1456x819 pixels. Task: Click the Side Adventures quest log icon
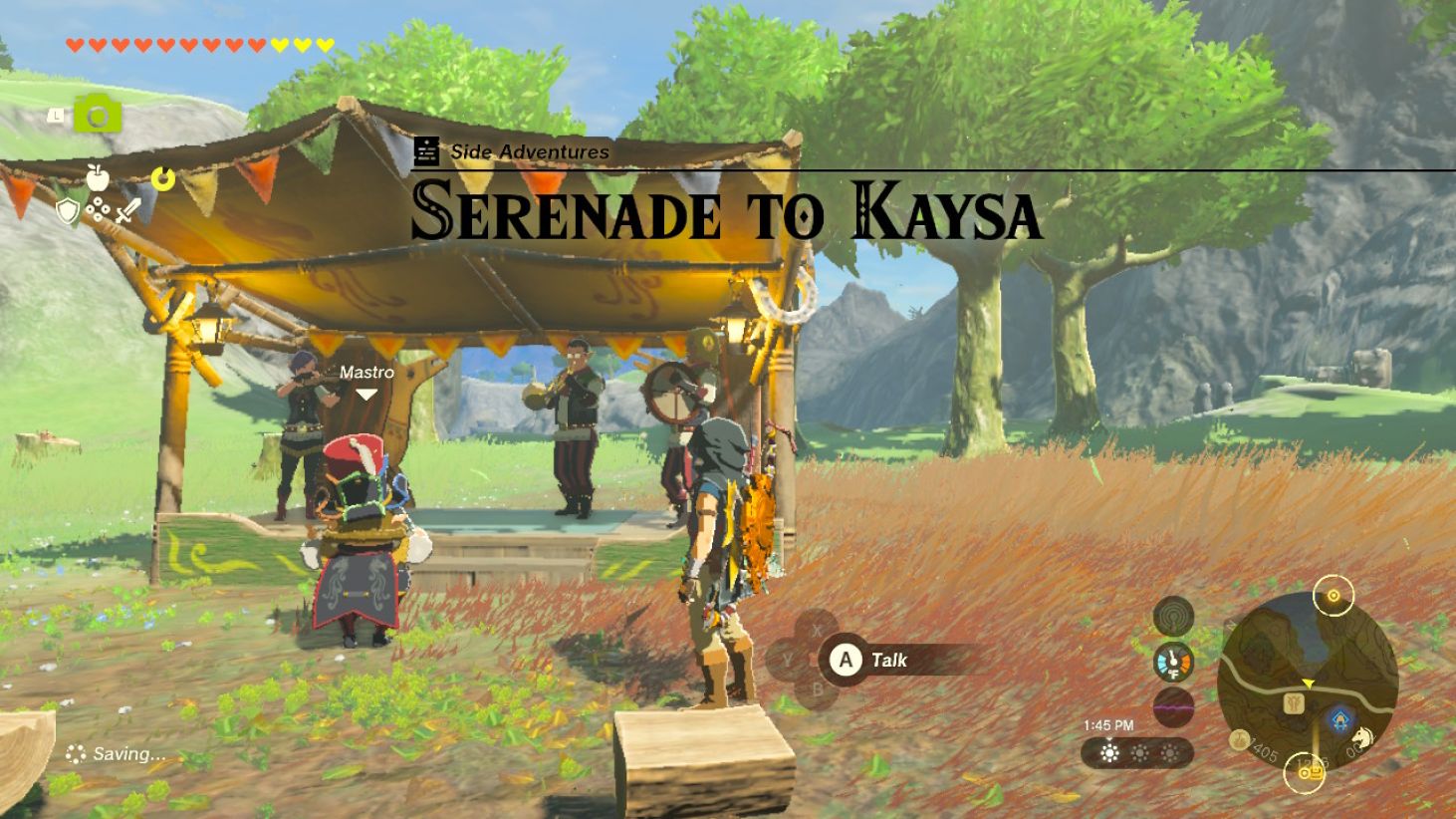[x=426, y=151]
